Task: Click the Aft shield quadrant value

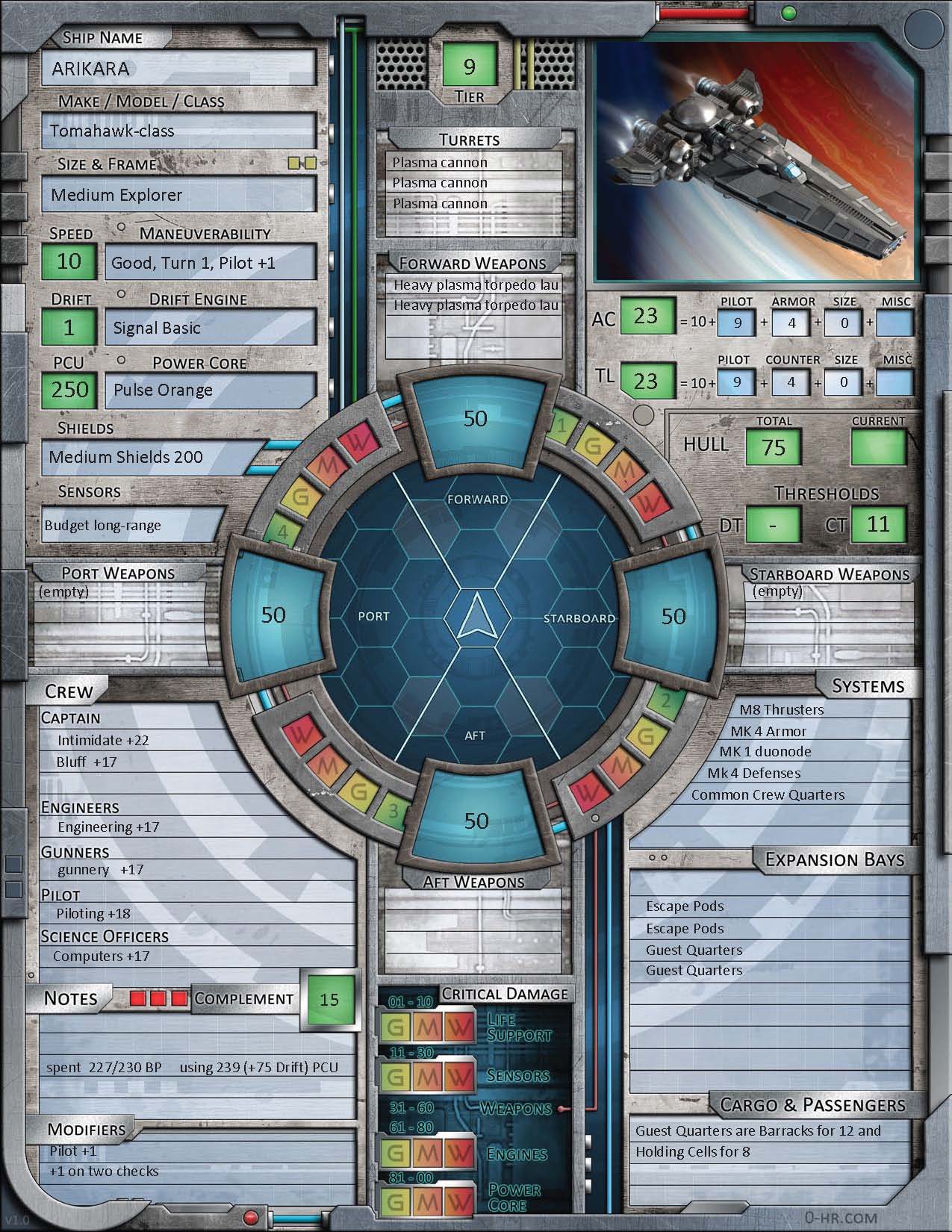Action: pyautogui.click(x=476, y=821)
